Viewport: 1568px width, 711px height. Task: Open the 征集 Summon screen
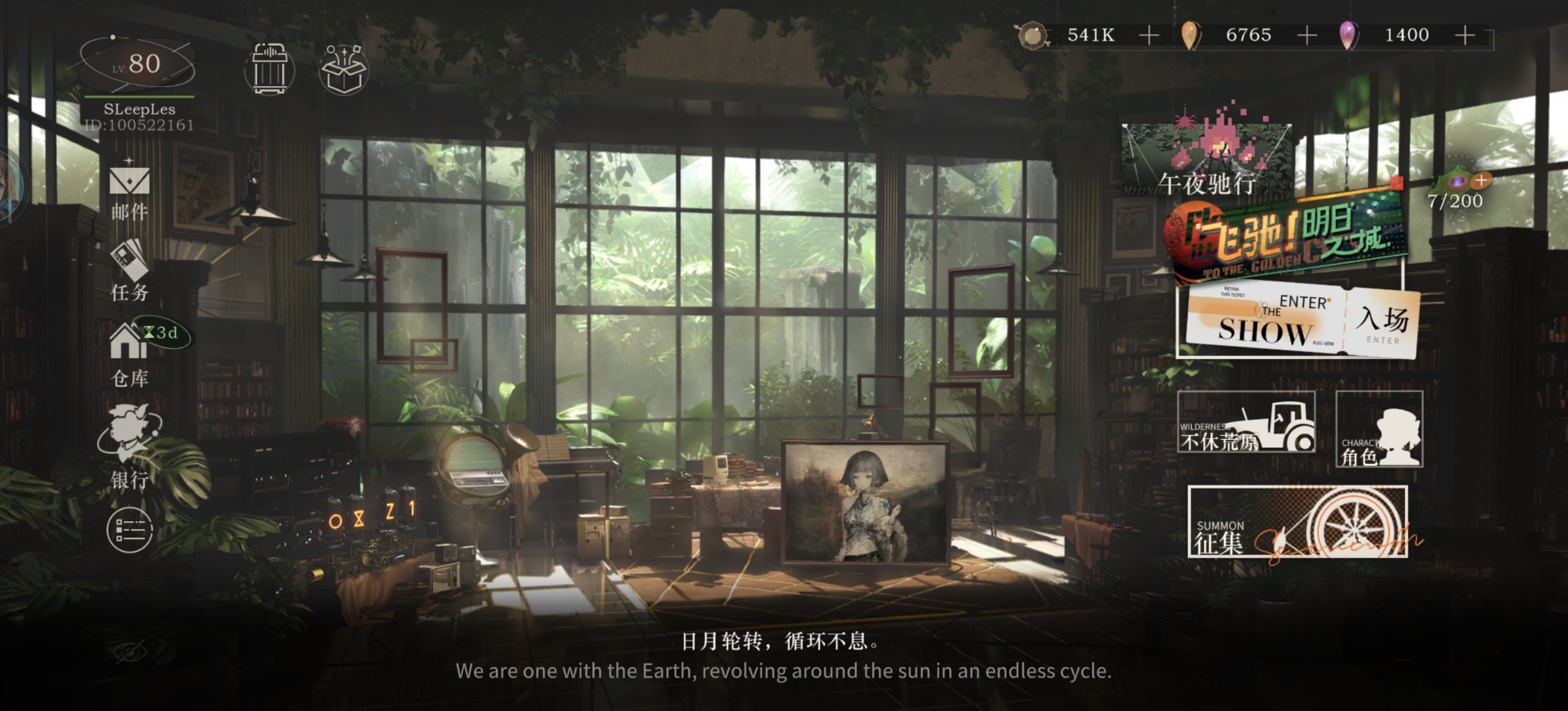tap(1297, 522)
